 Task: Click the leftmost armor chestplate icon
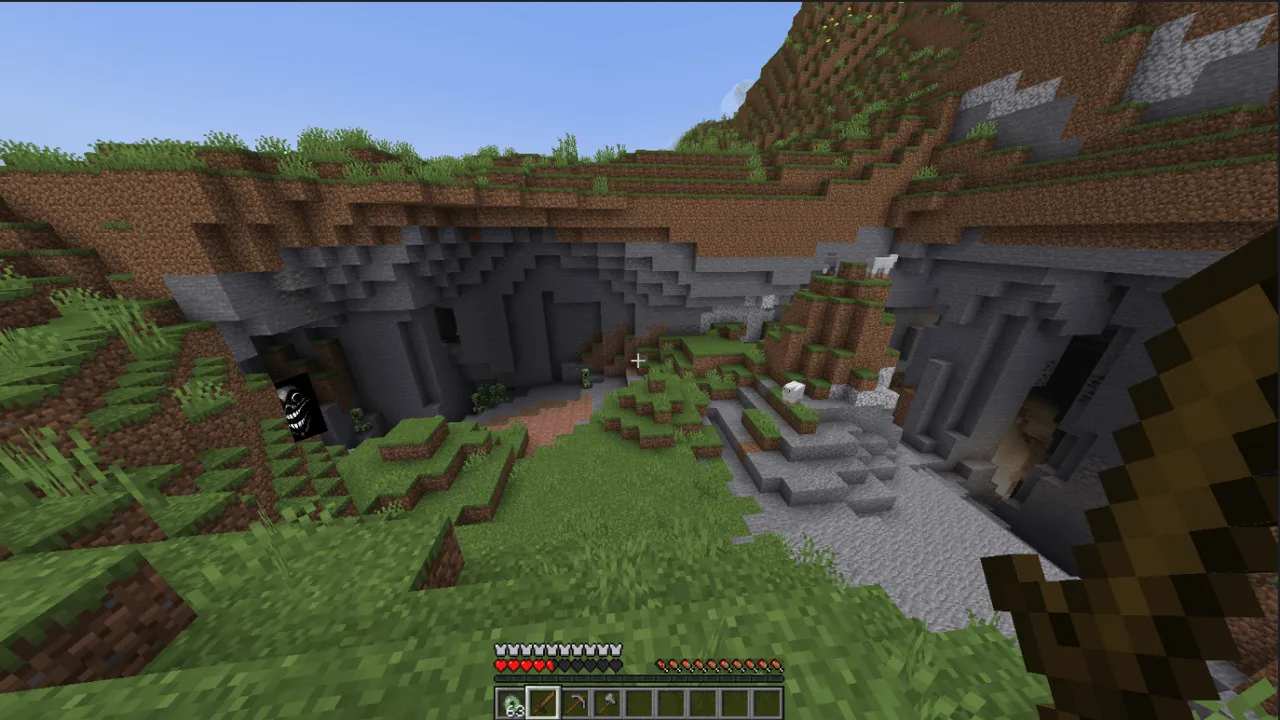coord(500,649)
